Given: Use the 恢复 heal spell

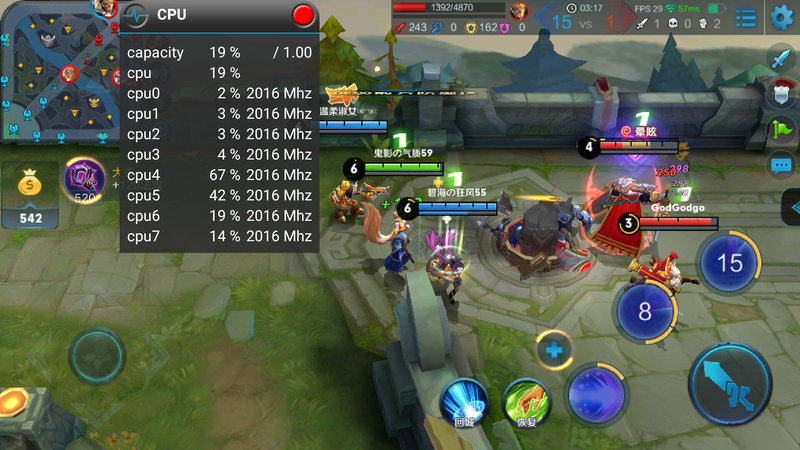Looking at the screenshot, I should [x=526, y=402].
